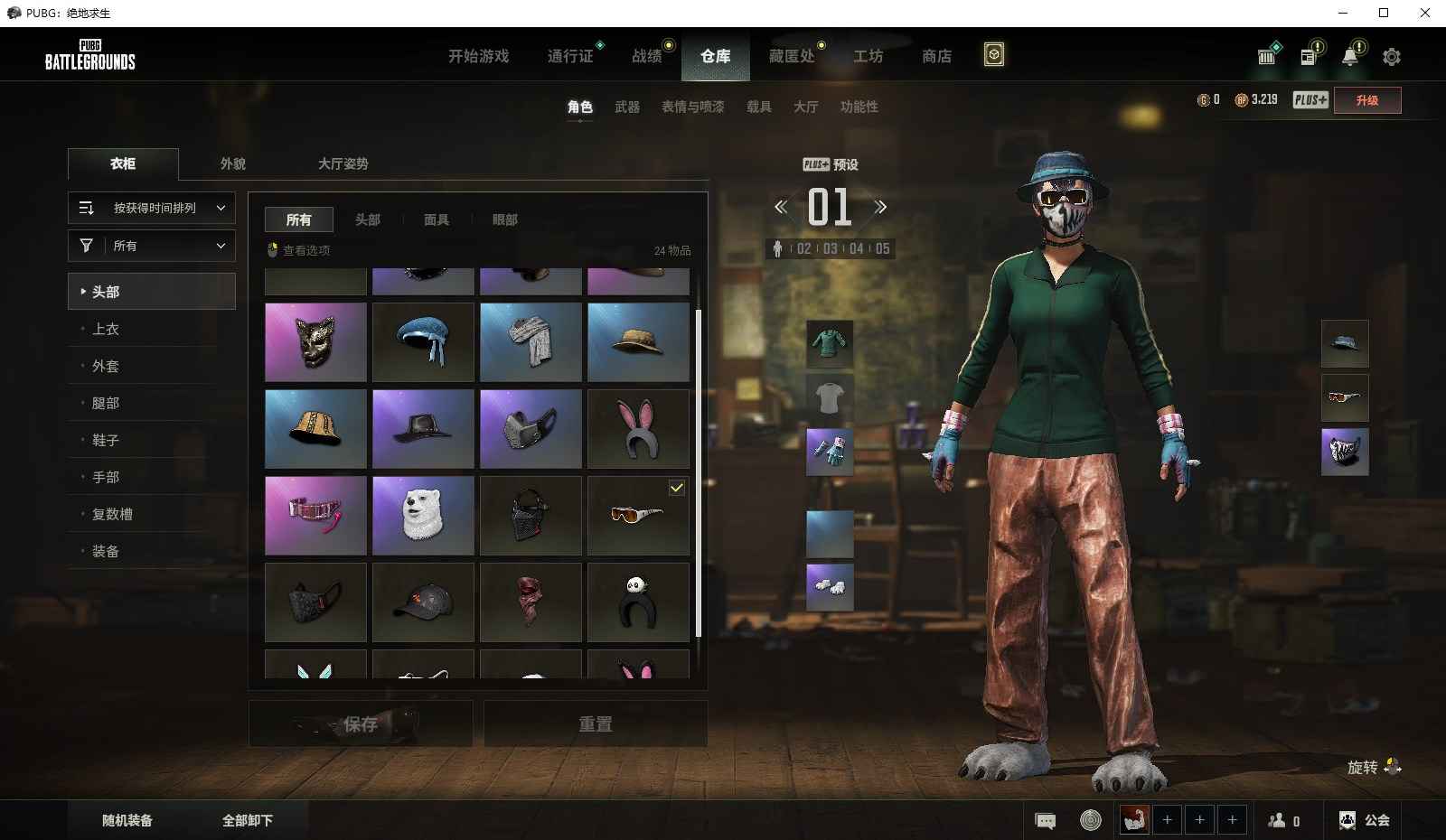Click 随机装备 to randomize outfit
Image resolution: width=1446 pixels, height=840 pixels.
[127, 820]
